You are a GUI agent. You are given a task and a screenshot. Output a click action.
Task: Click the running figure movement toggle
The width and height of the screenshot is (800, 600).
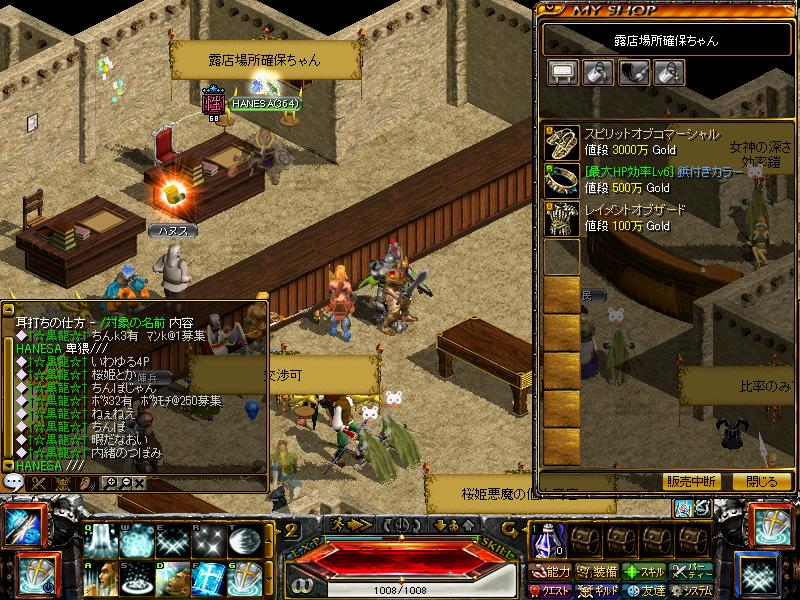coord(340,524)
